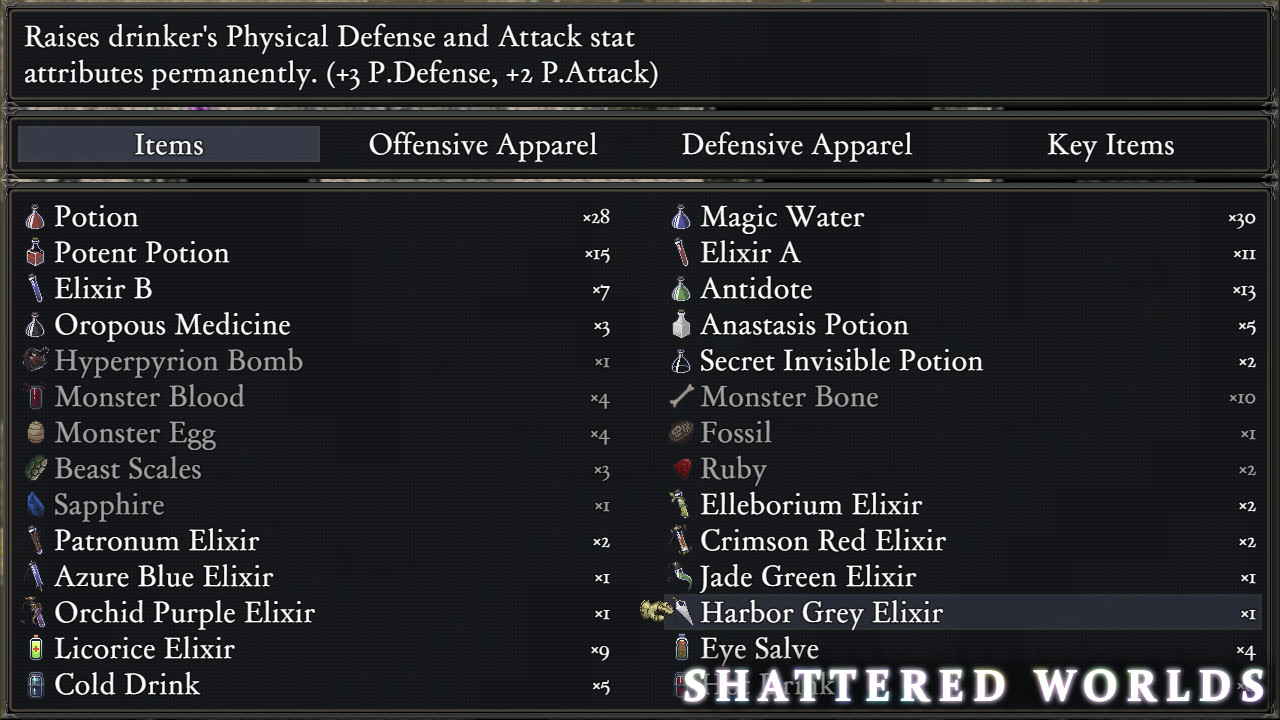Screen dimensions: 1280x720
Task: Click the Eye Salve jar icon
Action: pos(681,649)
